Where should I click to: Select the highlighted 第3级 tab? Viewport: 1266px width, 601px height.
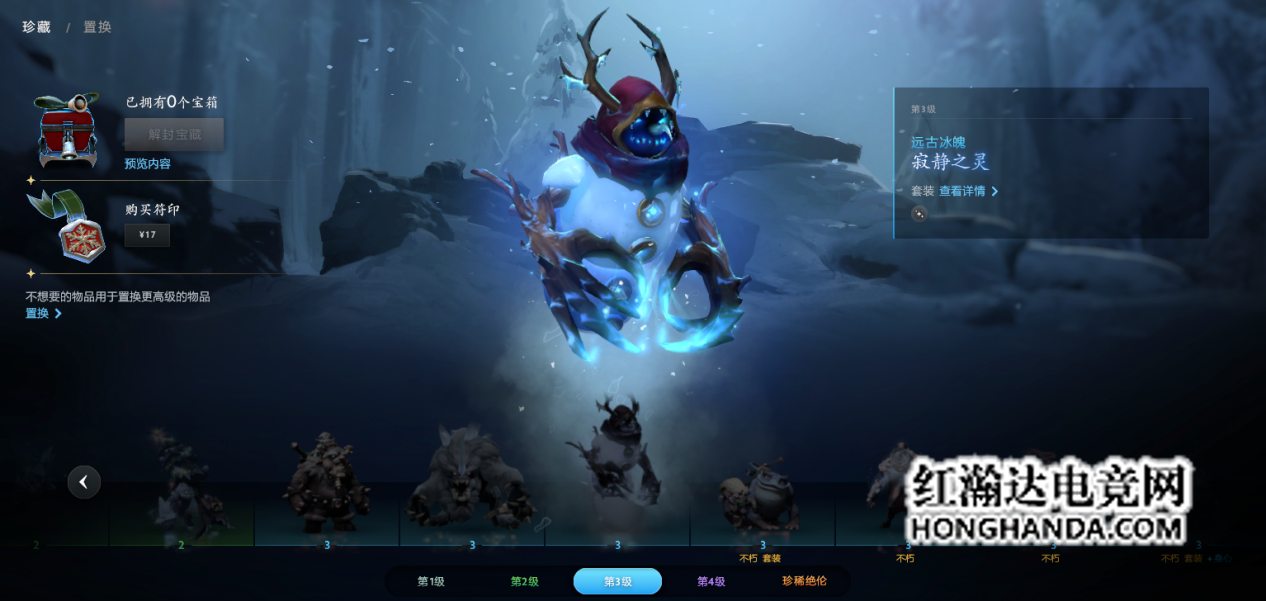[617, 581]
